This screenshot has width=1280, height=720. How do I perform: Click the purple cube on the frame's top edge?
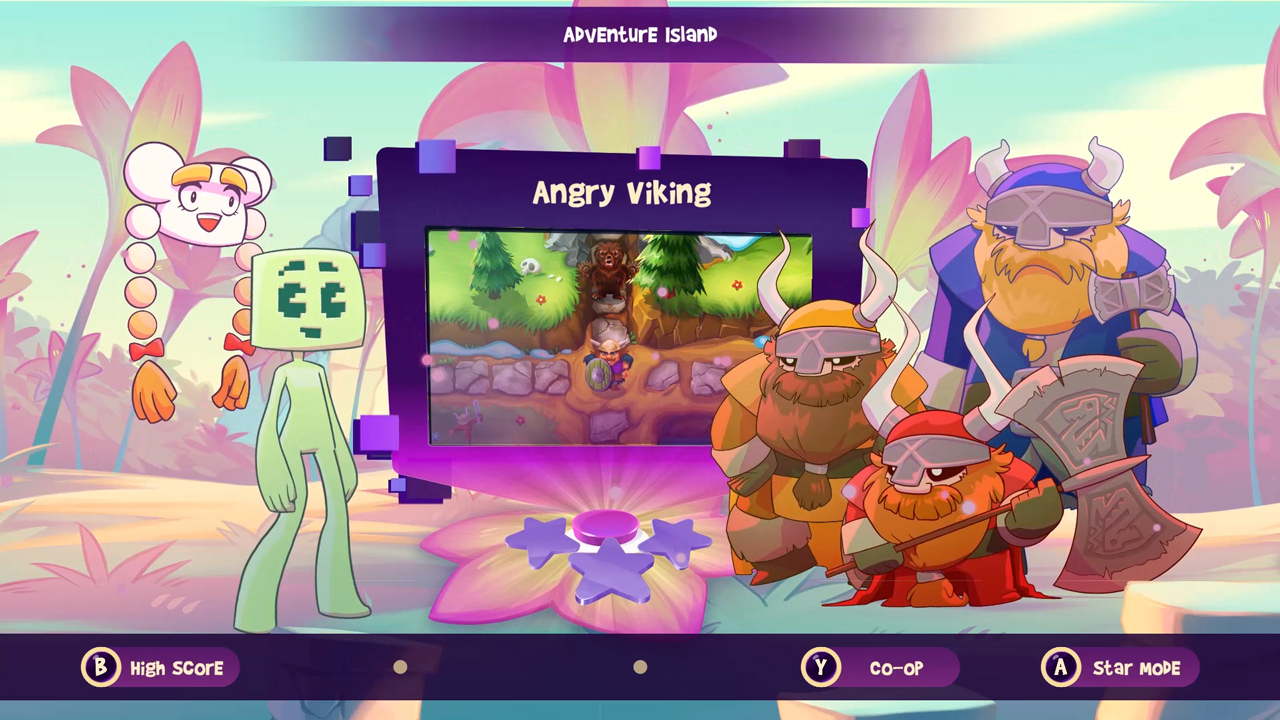(x=648, y=157)
